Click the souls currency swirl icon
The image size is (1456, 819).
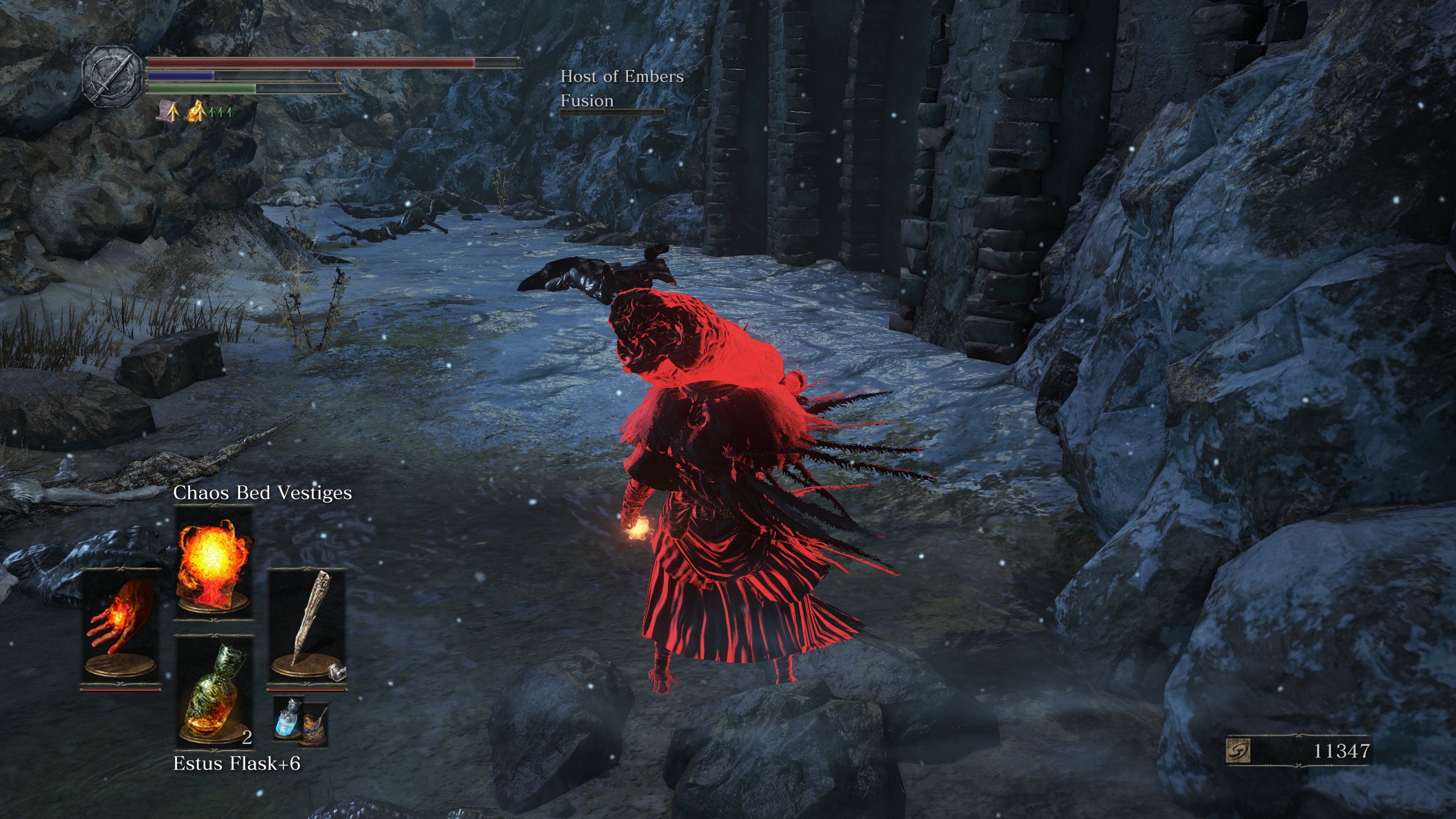[1238, 751]
